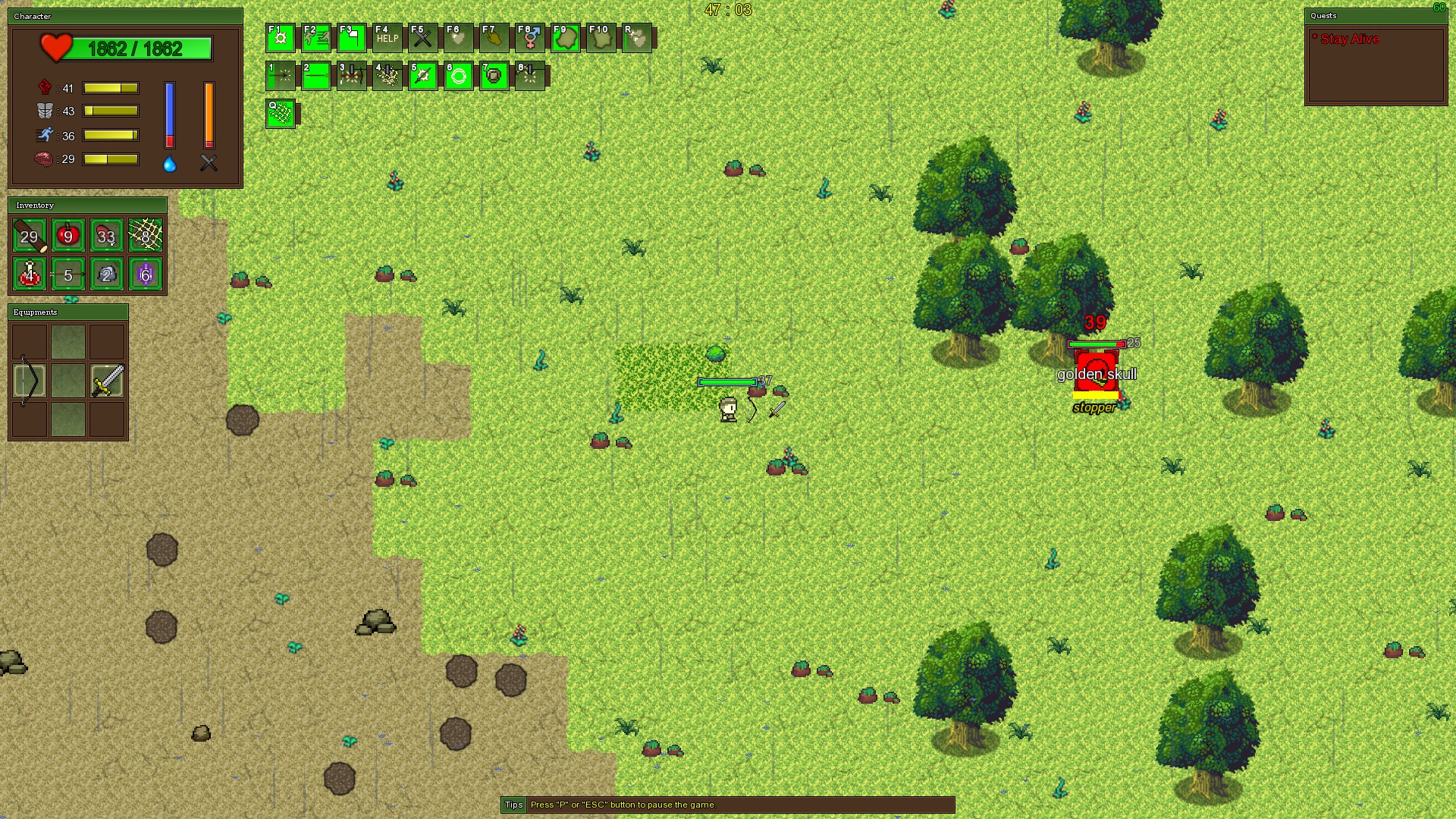
Task: Use the F5 crossed weapons skill
Action: click(422, 36)
